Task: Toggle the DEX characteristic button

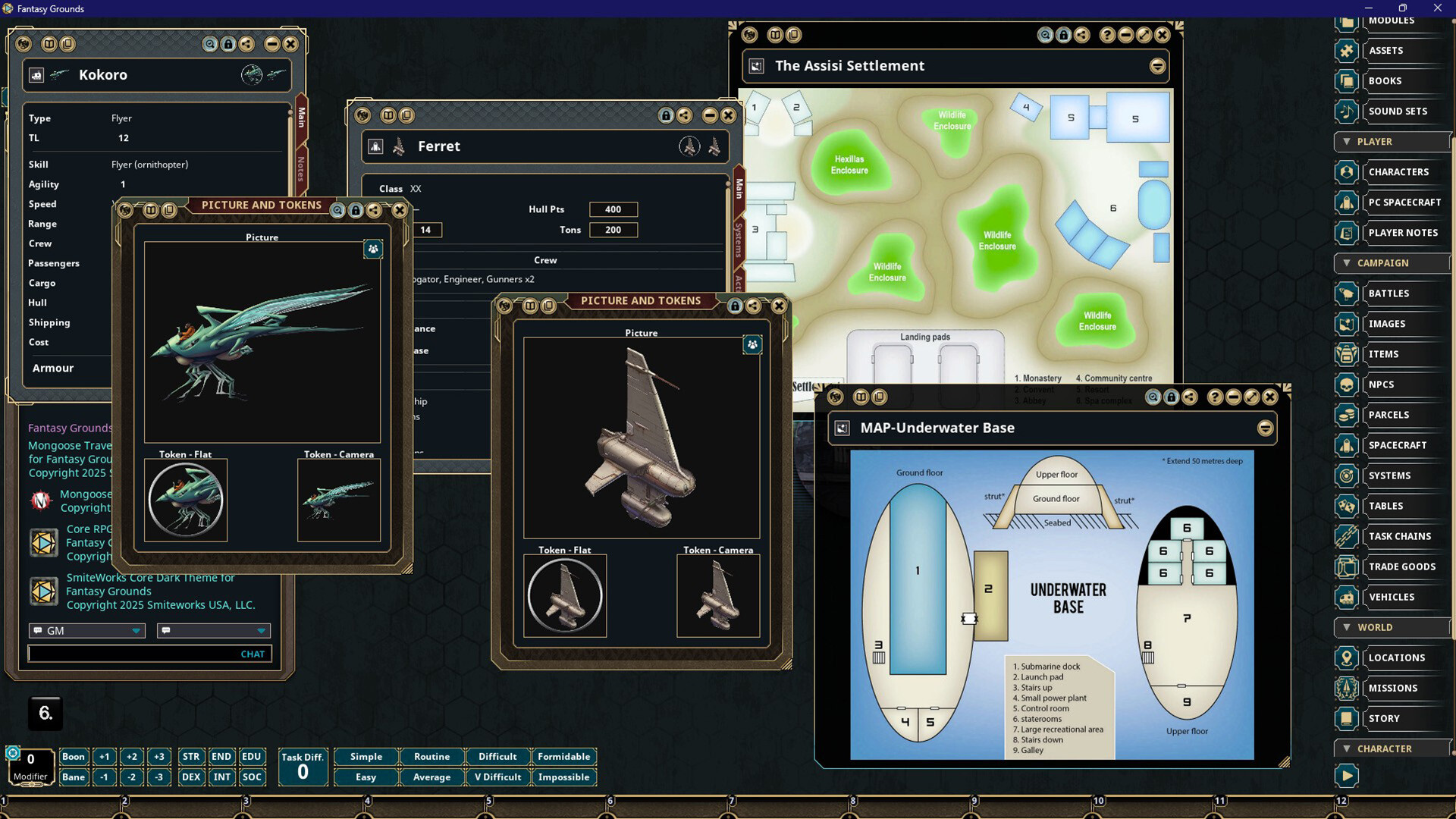Action: pos(190,777)
